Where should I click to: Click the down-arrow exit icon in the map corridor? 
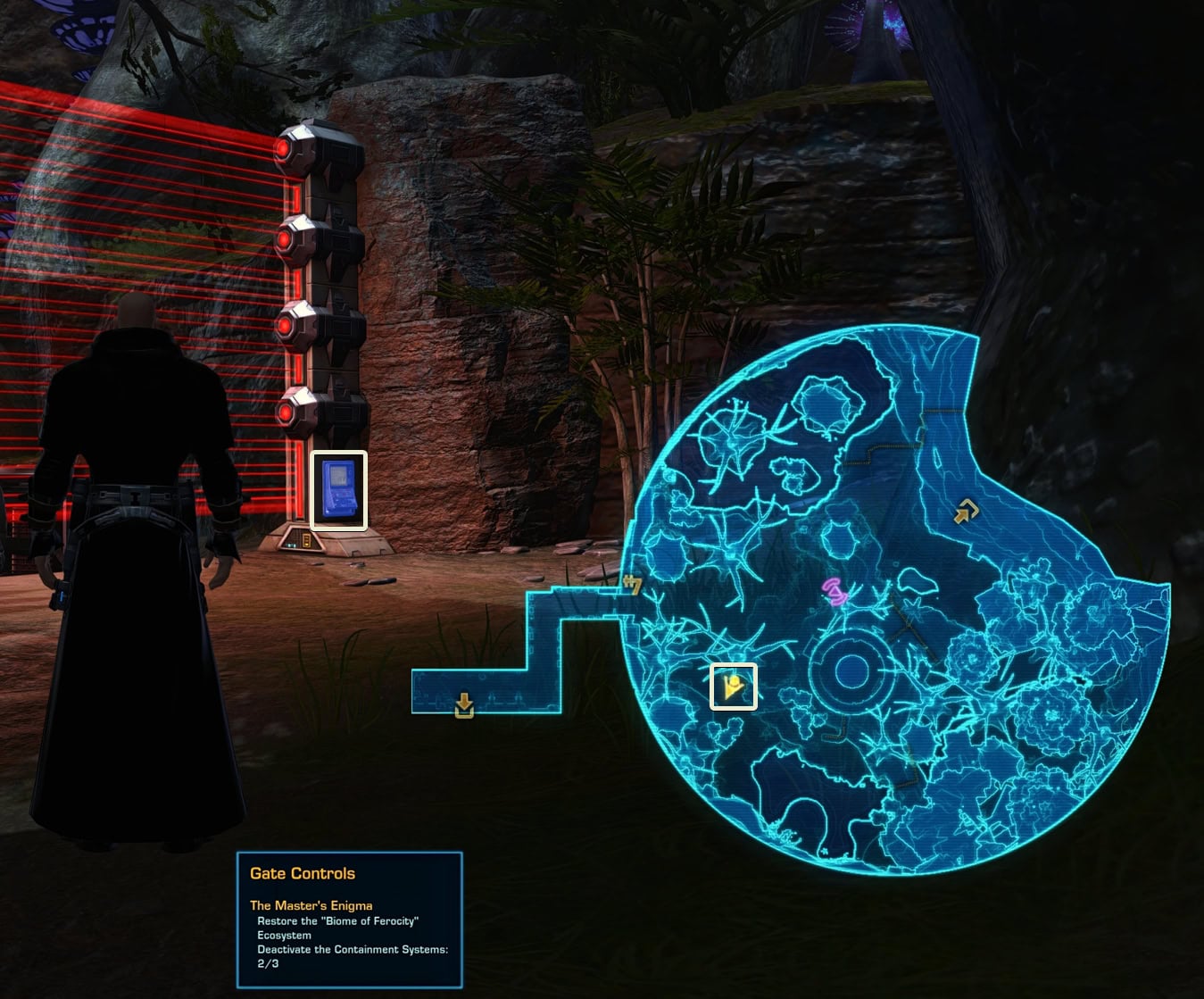[x=464, y=704]
